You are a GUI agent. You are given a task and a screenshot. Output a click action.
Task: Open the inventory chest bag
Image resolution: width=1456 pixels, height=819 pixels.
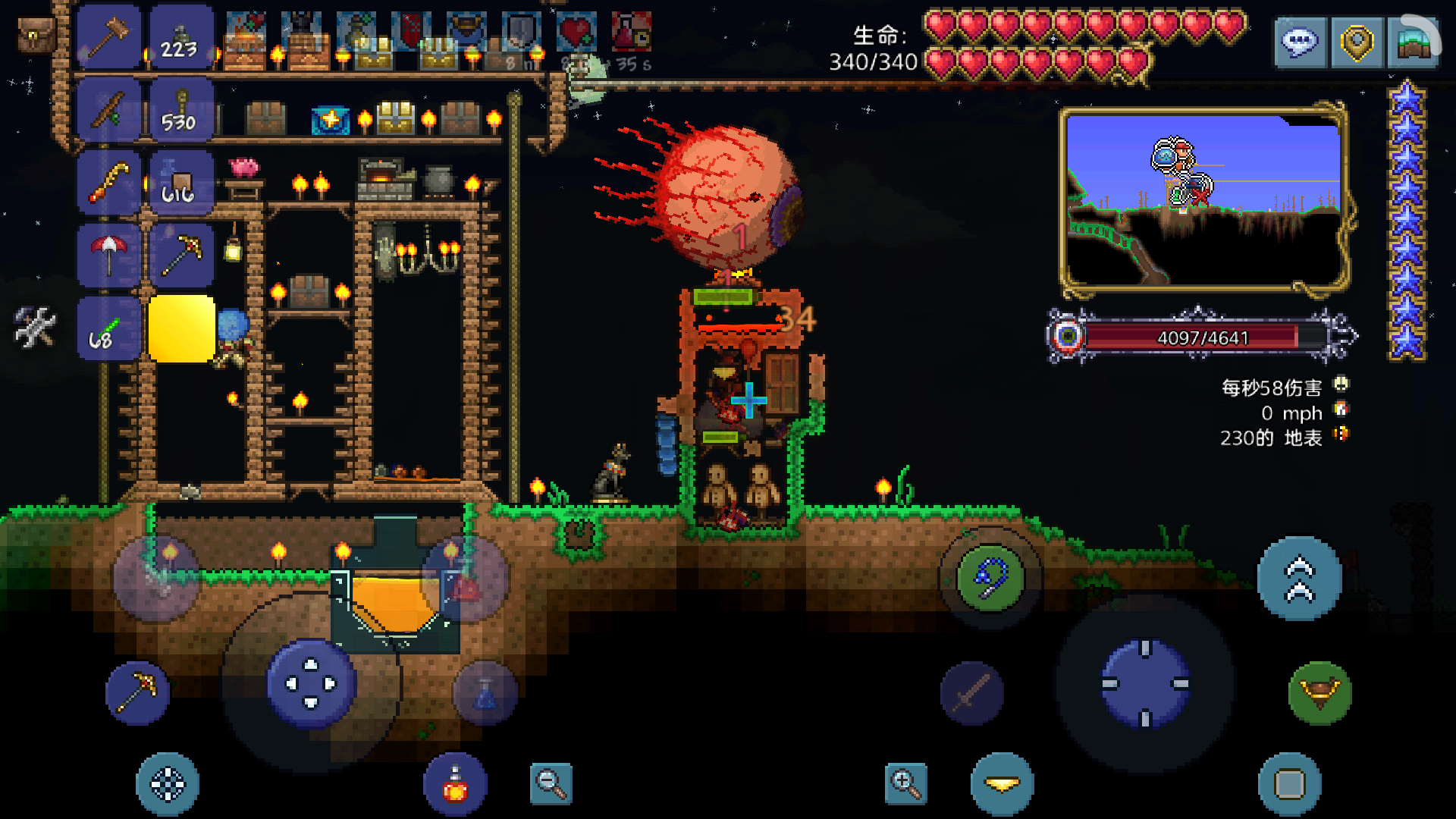[x=36, y=34]
